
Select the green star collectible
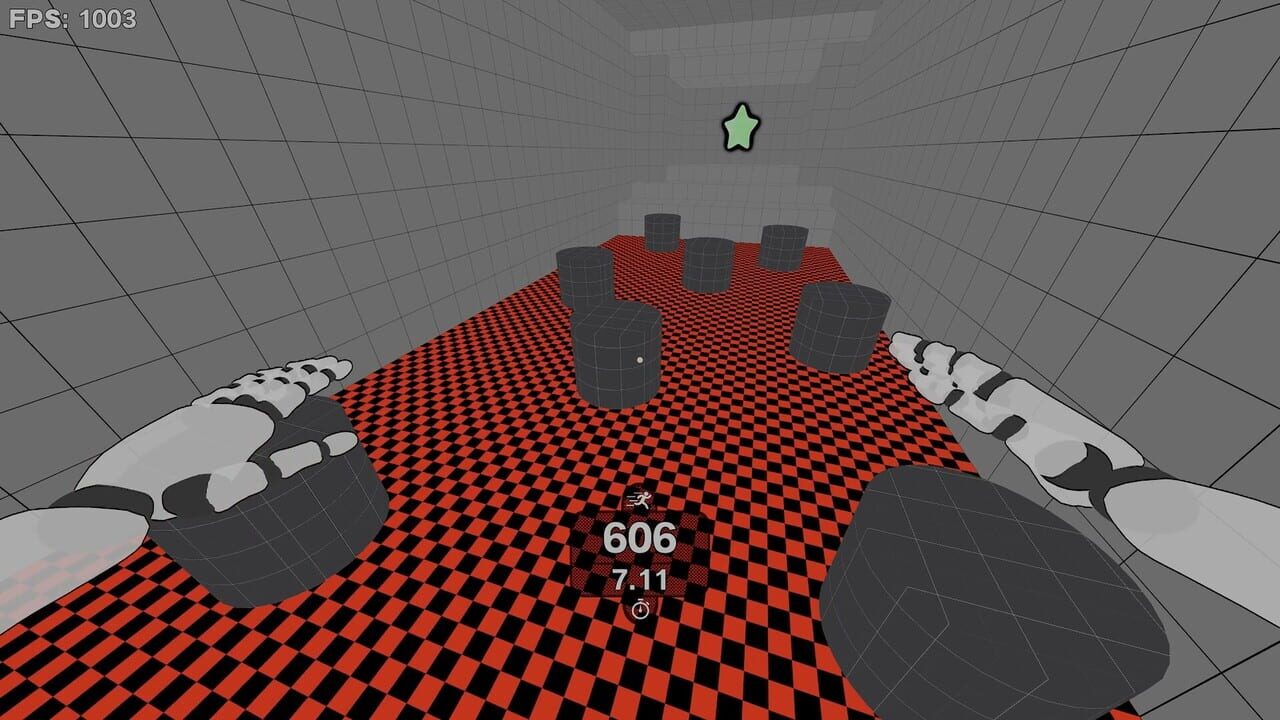(741, 127)
